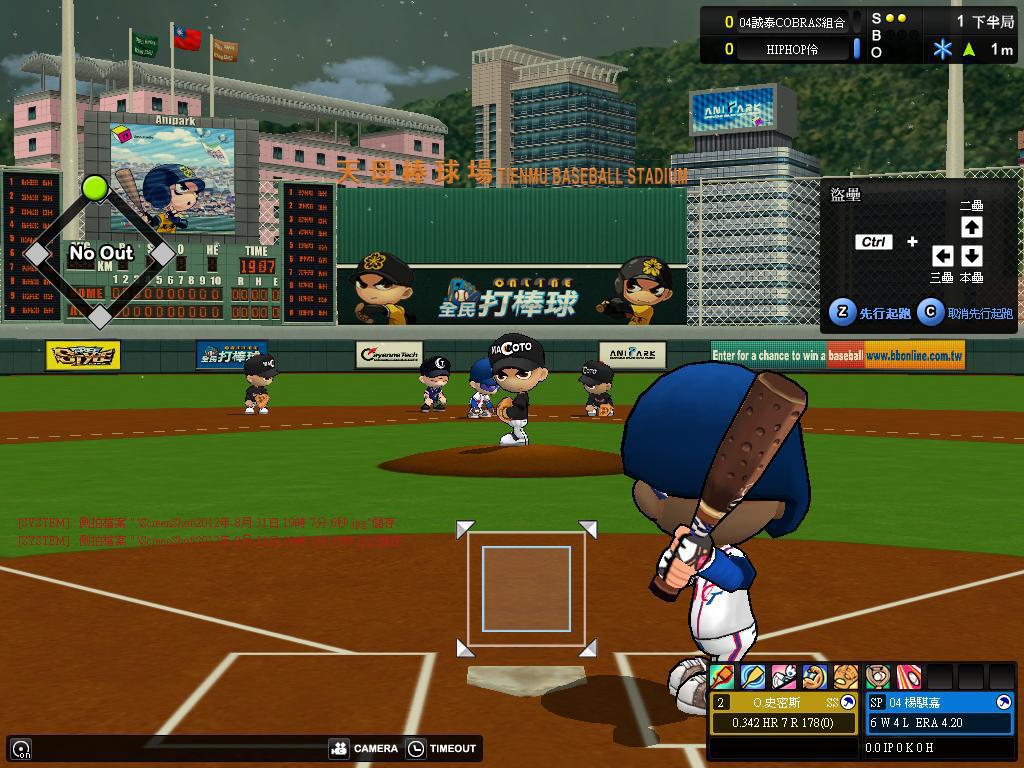Select the orange catcher's mitt skill icon
The width and height of the screenshot is (1024, 768).
[x=846, y=677]
